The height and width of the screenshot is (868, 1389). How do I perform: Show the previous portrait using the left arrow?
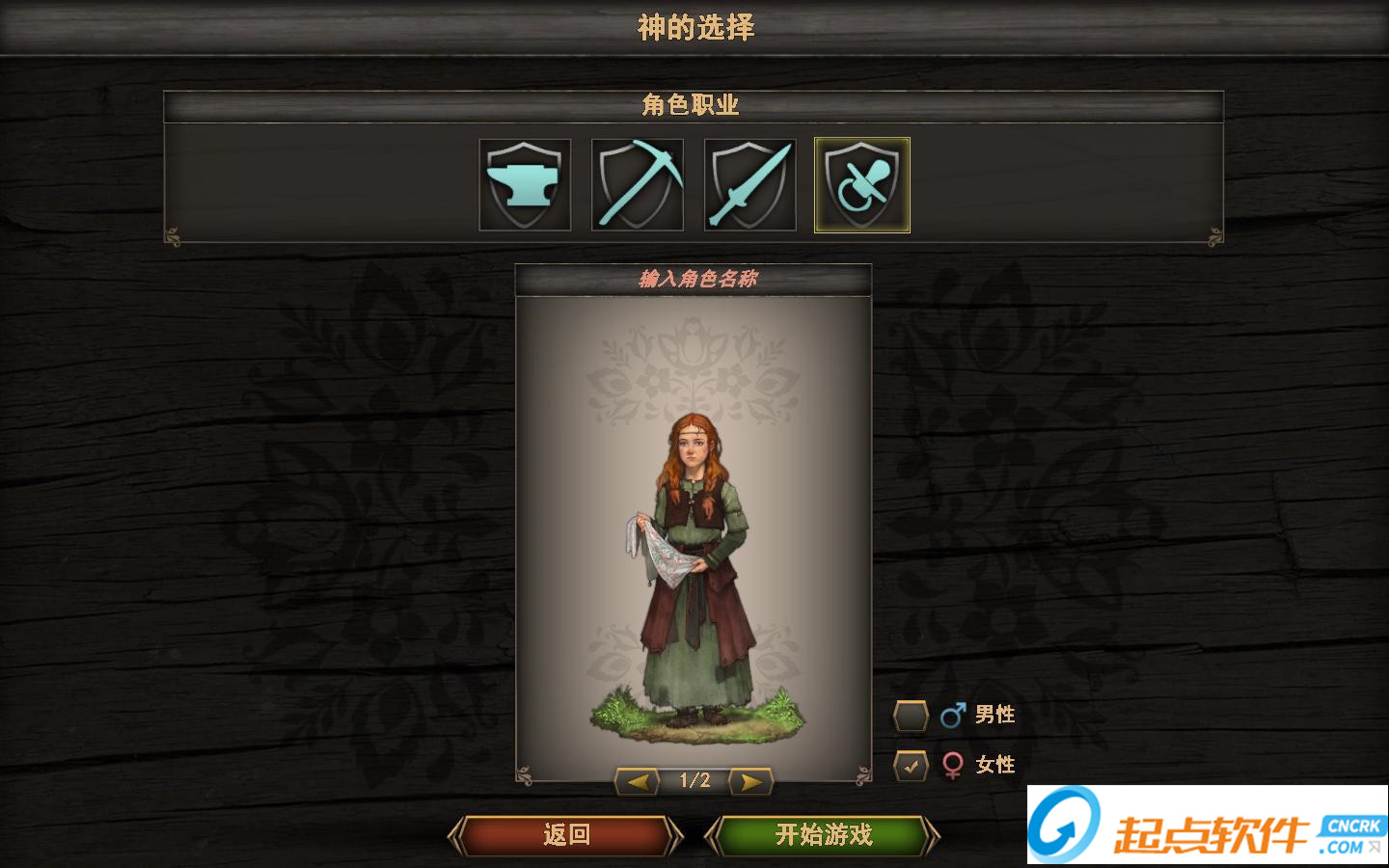pyautogui.click(x=637, y=781)
